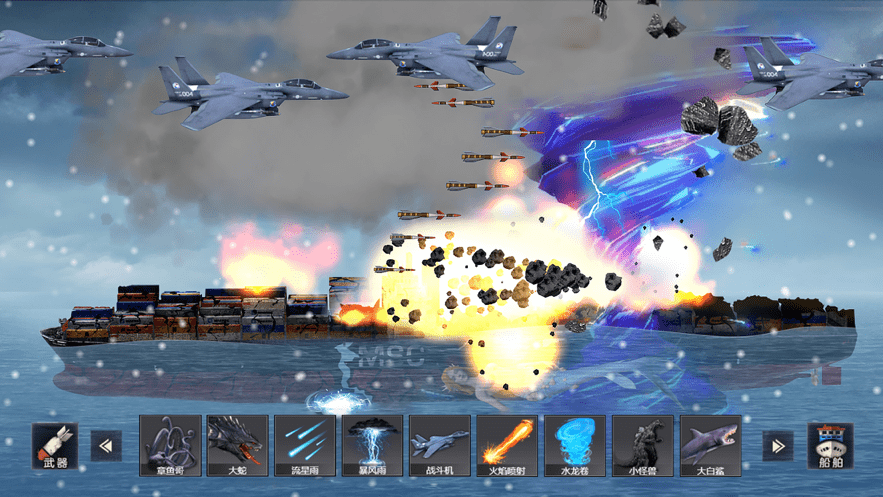
Task: Open the 武器 weapons menu
Action: [x=54, y=446]
